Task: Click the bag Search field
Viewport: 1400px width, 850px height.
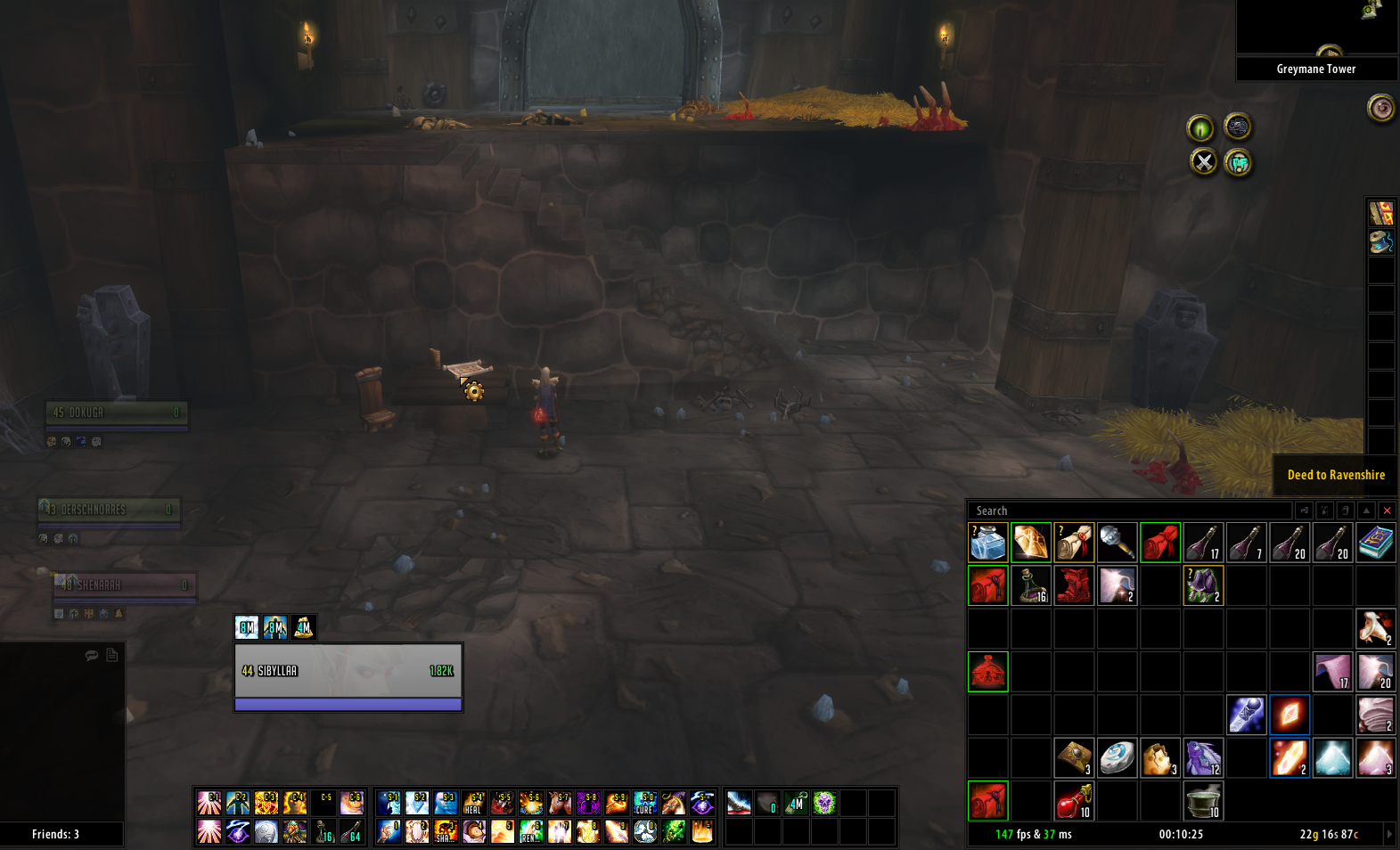Action: [x=1129, y=511]
